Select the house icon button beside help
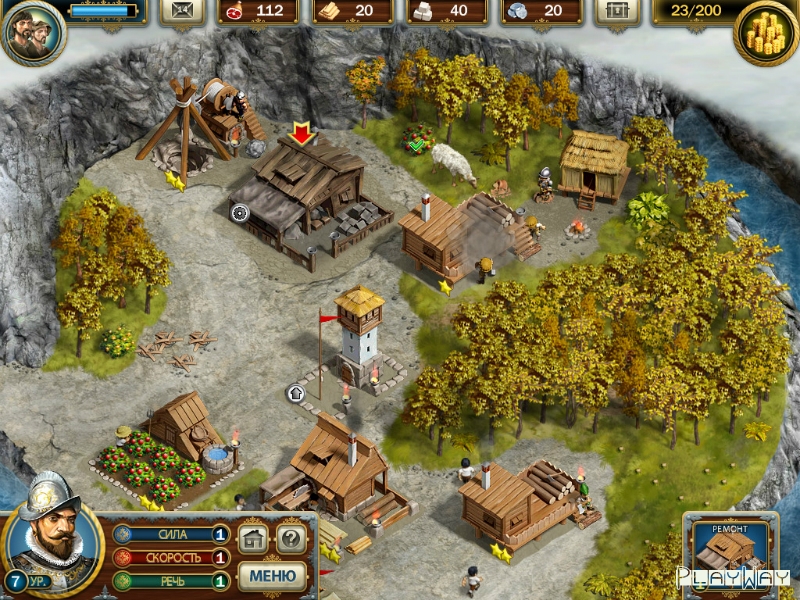This screenshot has width=800, height=600. pos(254,540)
